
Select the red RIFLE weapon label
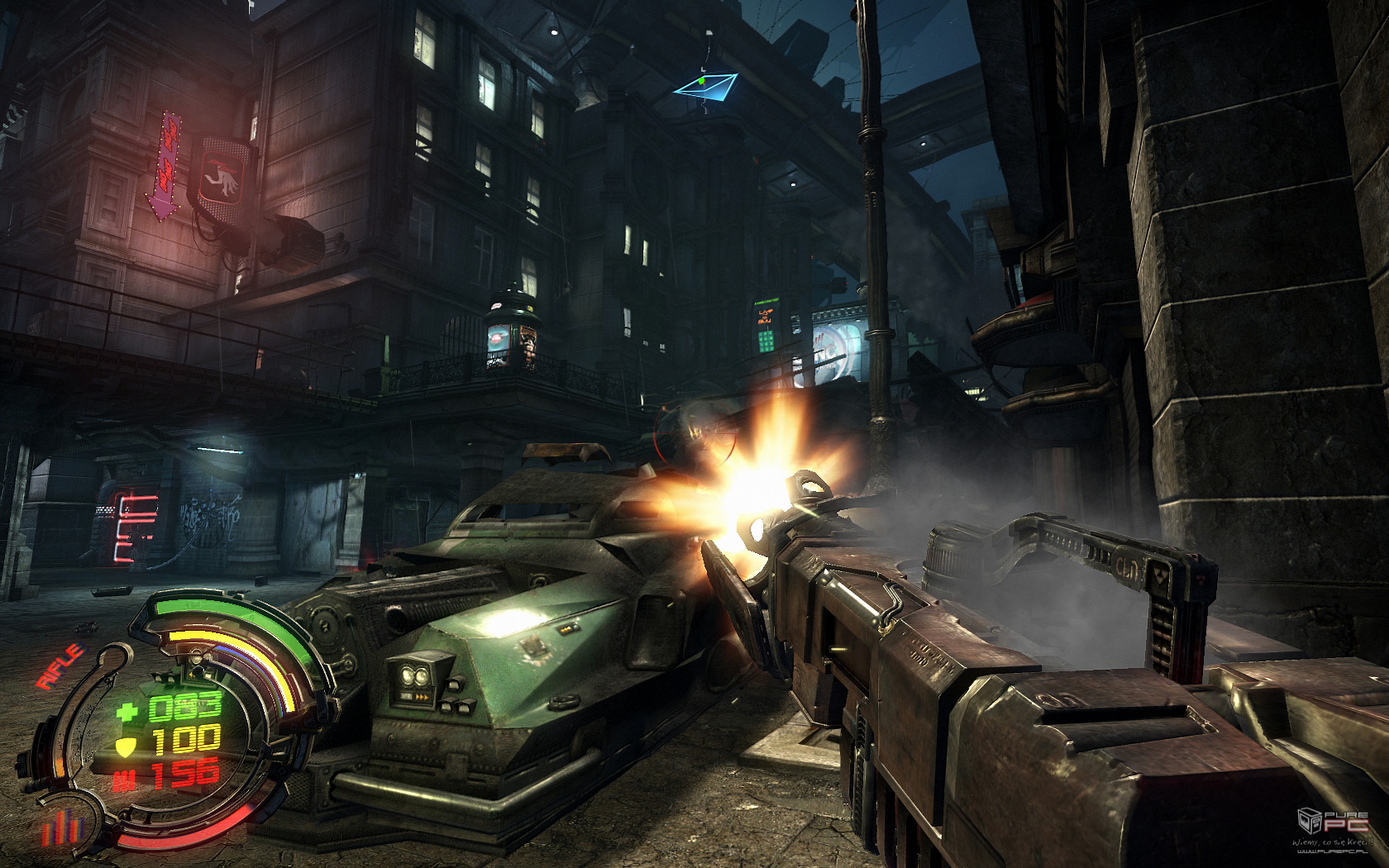61,666
